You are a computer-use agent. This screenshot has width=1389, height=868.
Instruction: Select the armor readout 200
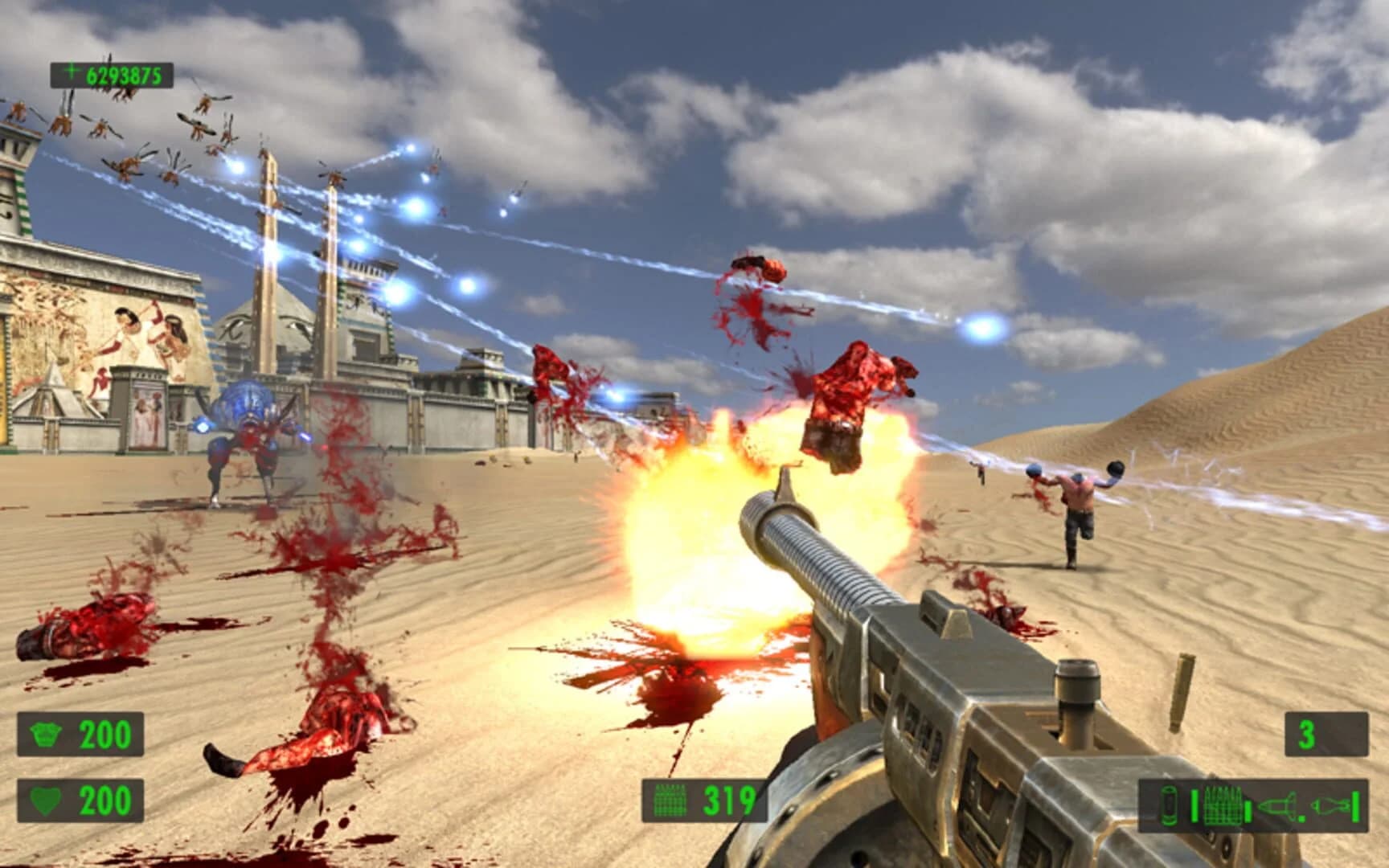point(104,732)
